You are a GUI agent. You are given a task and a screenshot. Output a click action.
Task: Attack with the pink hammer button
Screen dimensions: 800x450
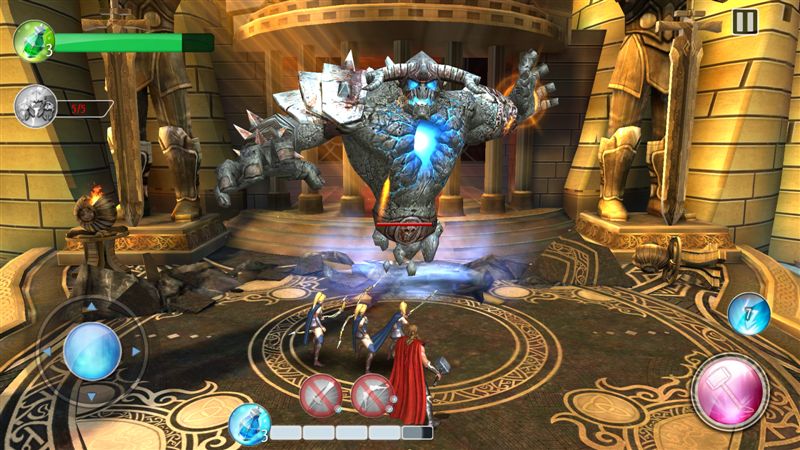[729, 388]
